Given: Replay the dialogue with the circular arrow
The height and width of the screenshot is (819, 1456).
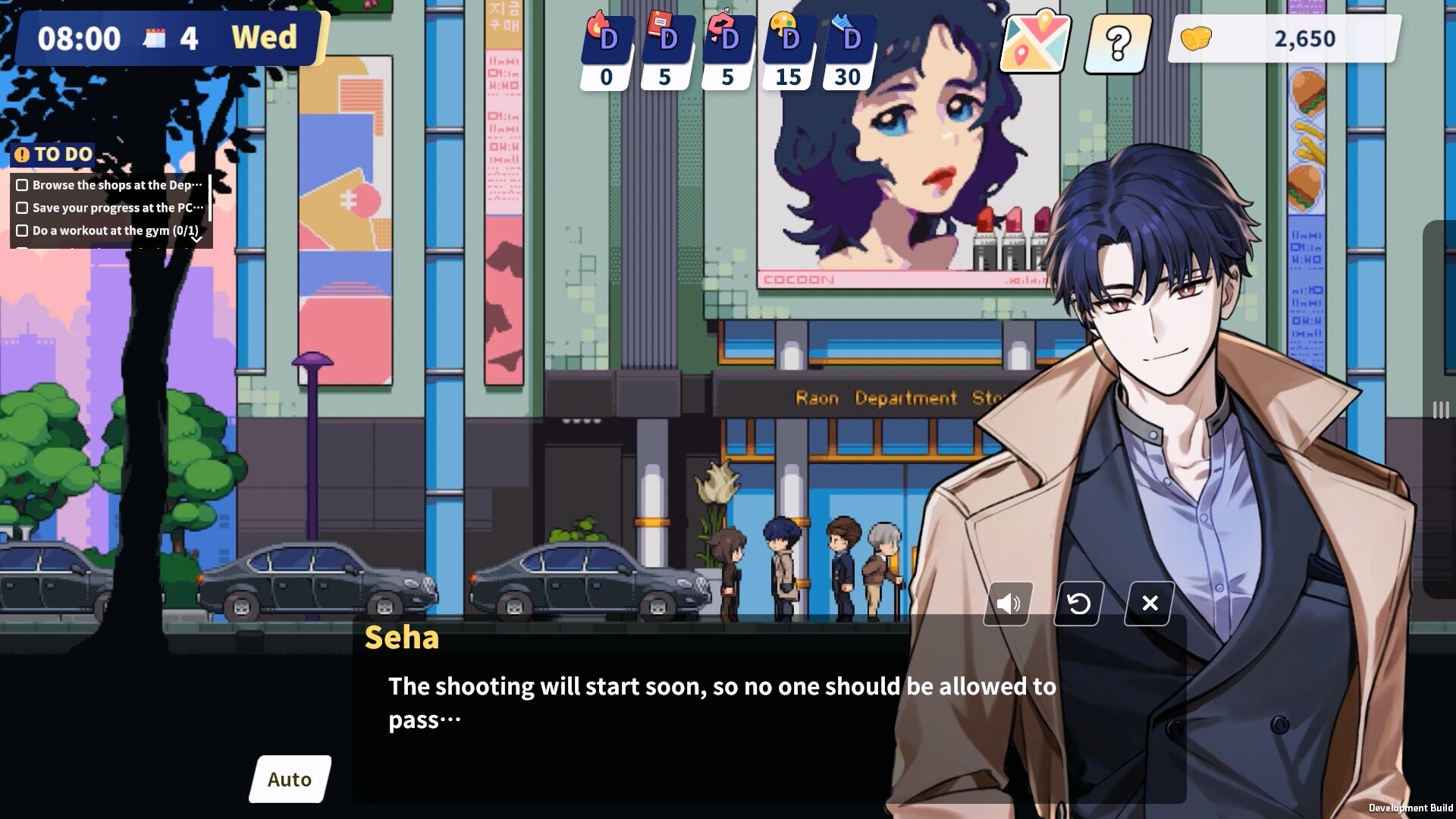Looking at the screenshot, I should (x=1078, y=604).
